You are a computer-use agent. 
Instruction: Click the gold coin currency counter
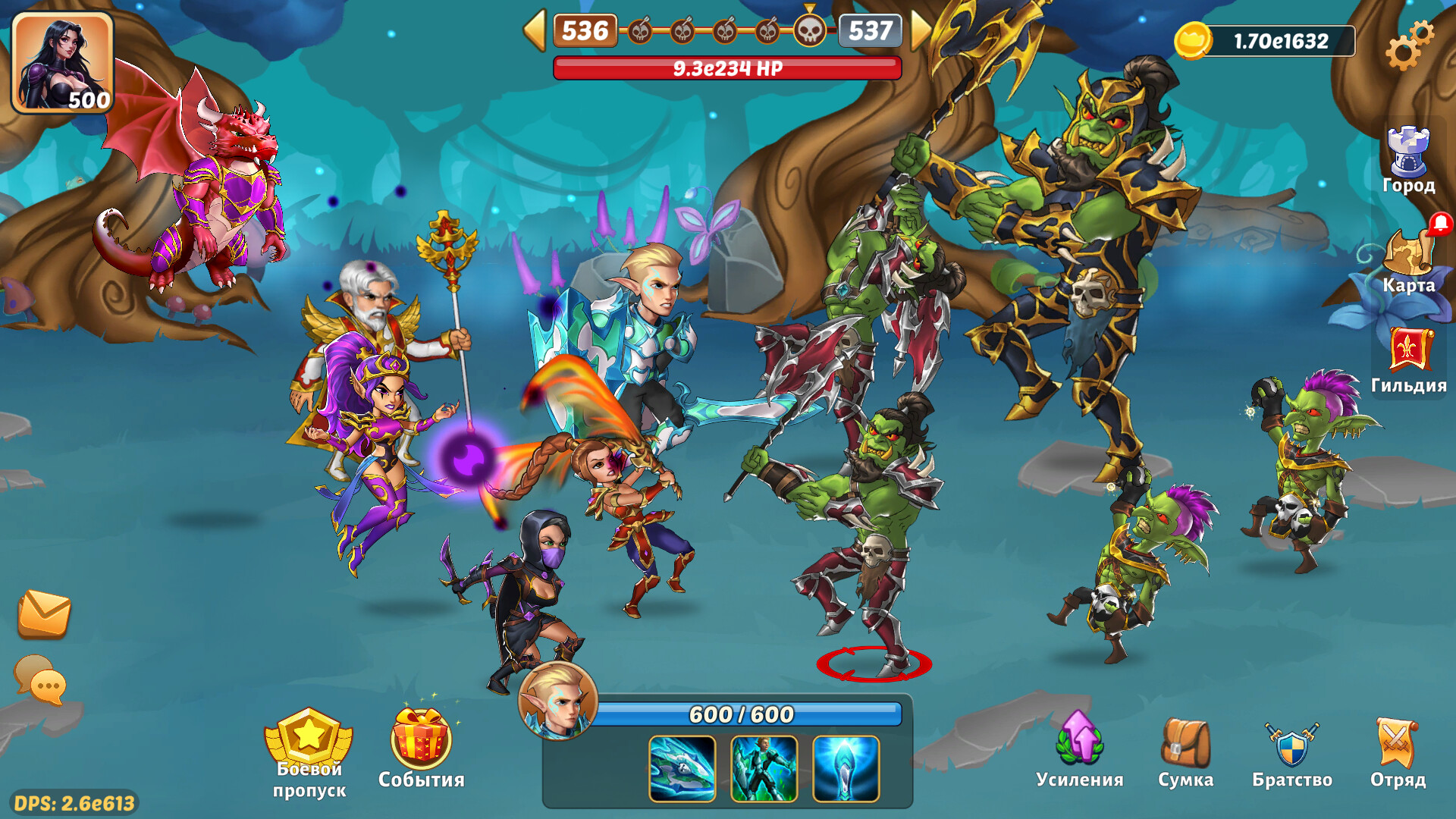(1265, 41)
